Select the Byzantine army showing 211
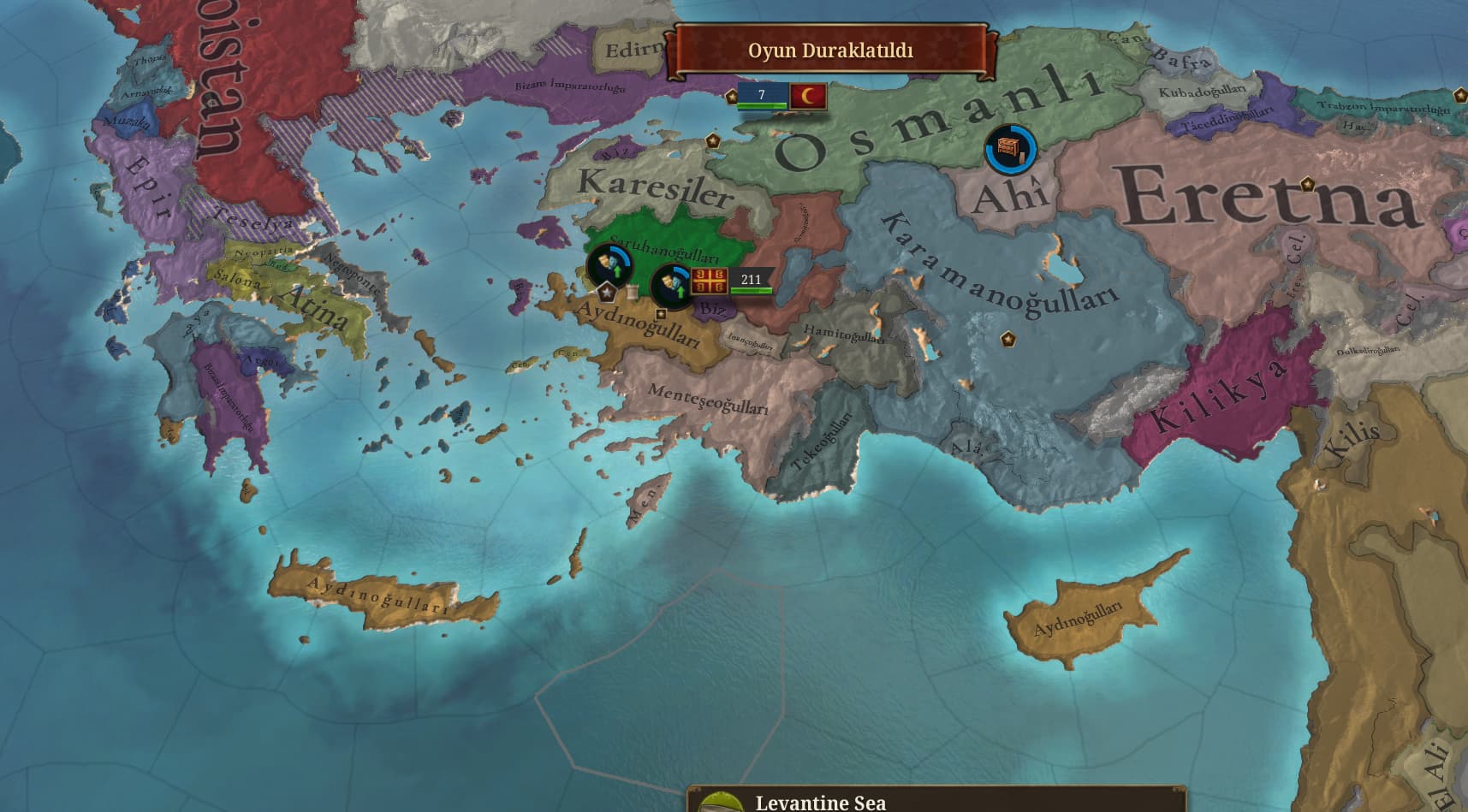Viewport: 1468px width, 812px height. coord(733,281)
